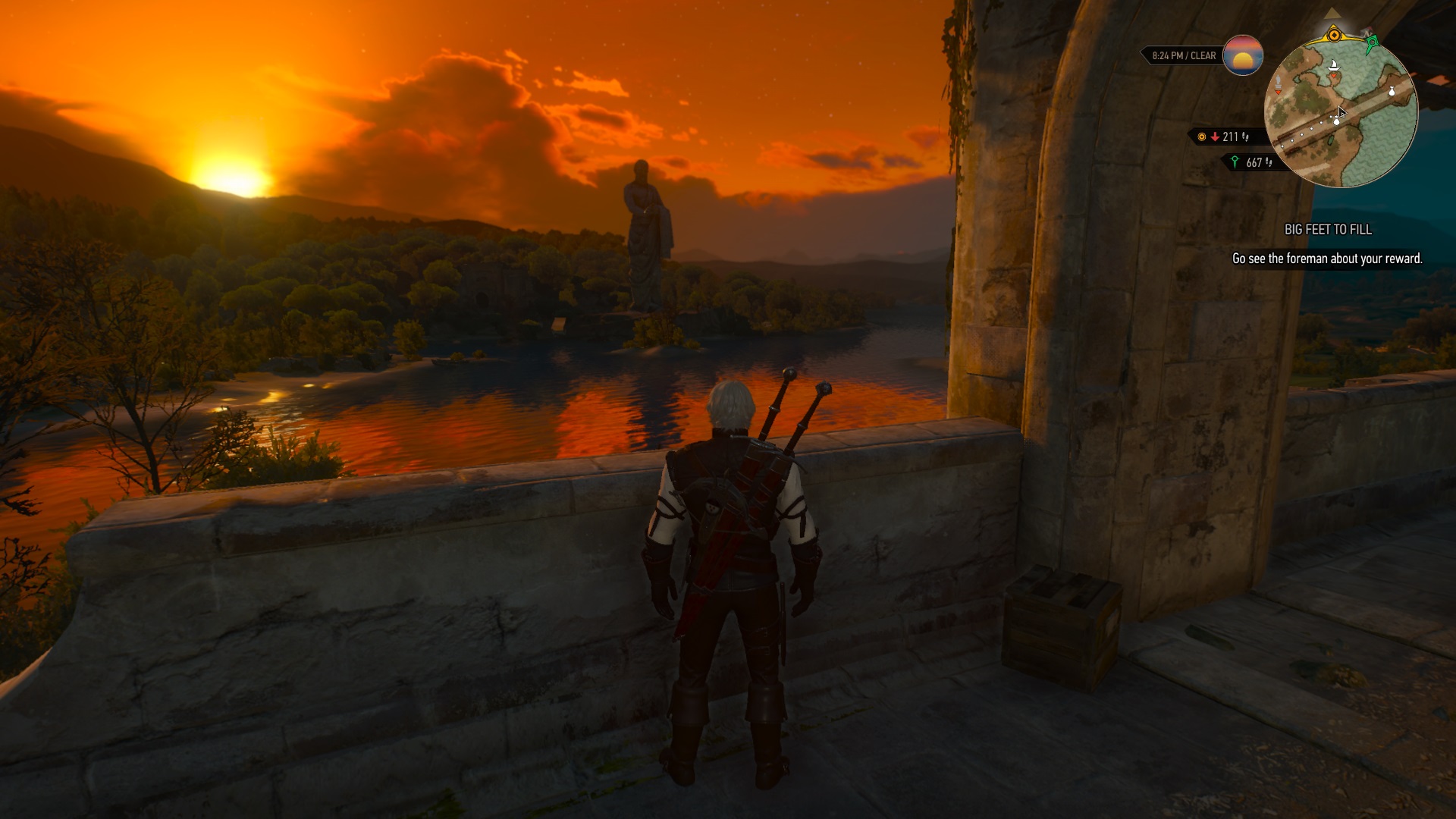This screenshot has height=819, width=1456.
Task: Select the player position marker on the minimap
Action: (1336, 122)
